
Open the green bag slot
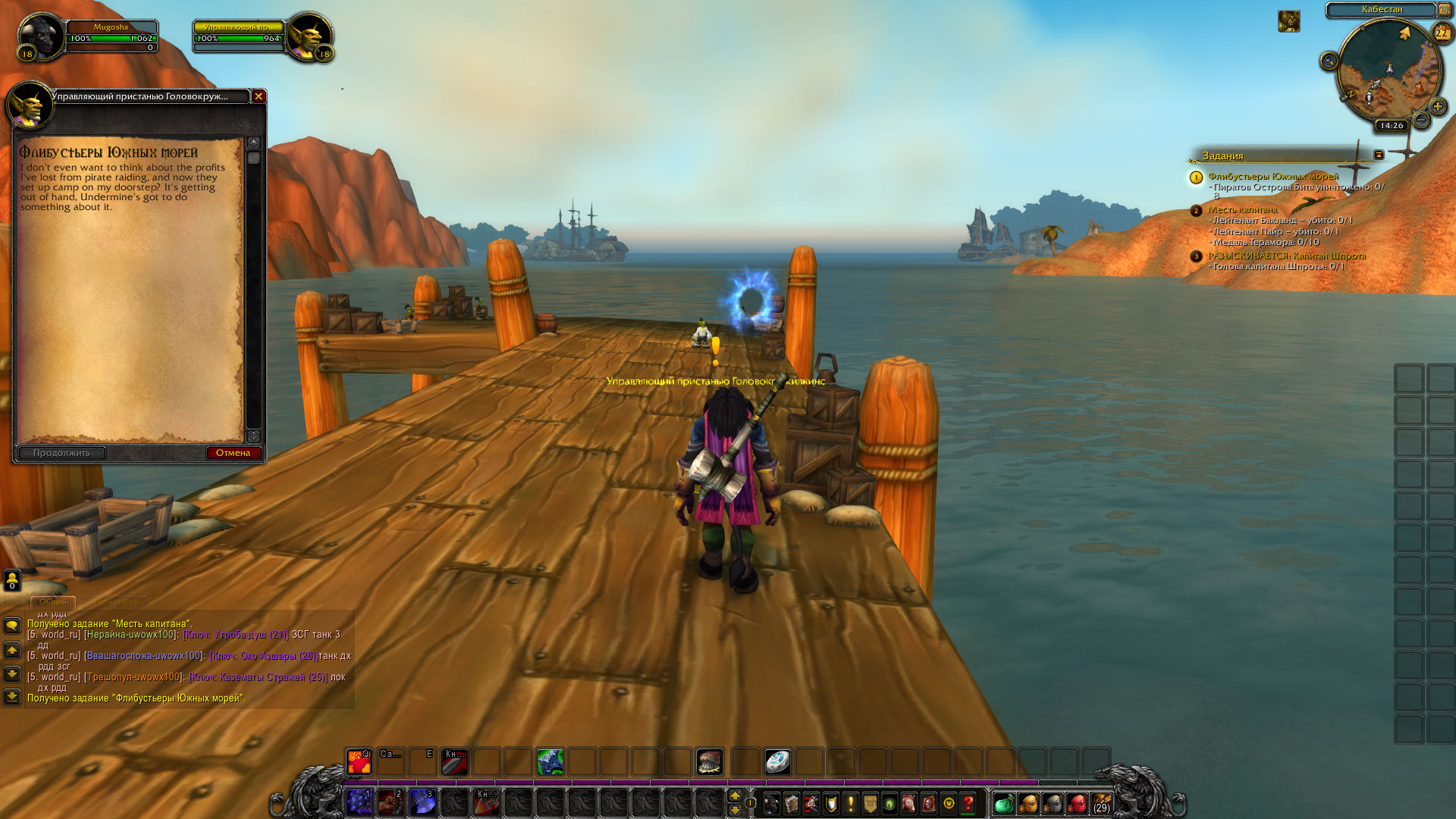1003,802
